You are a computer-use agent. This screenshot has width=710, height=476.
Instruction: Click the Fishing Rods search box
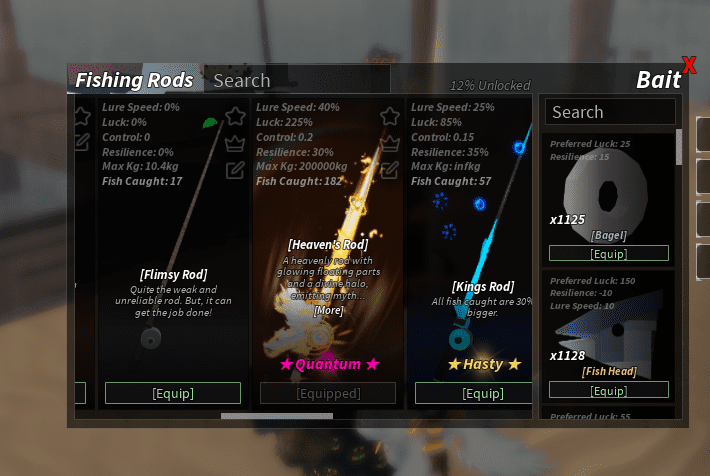297,81
